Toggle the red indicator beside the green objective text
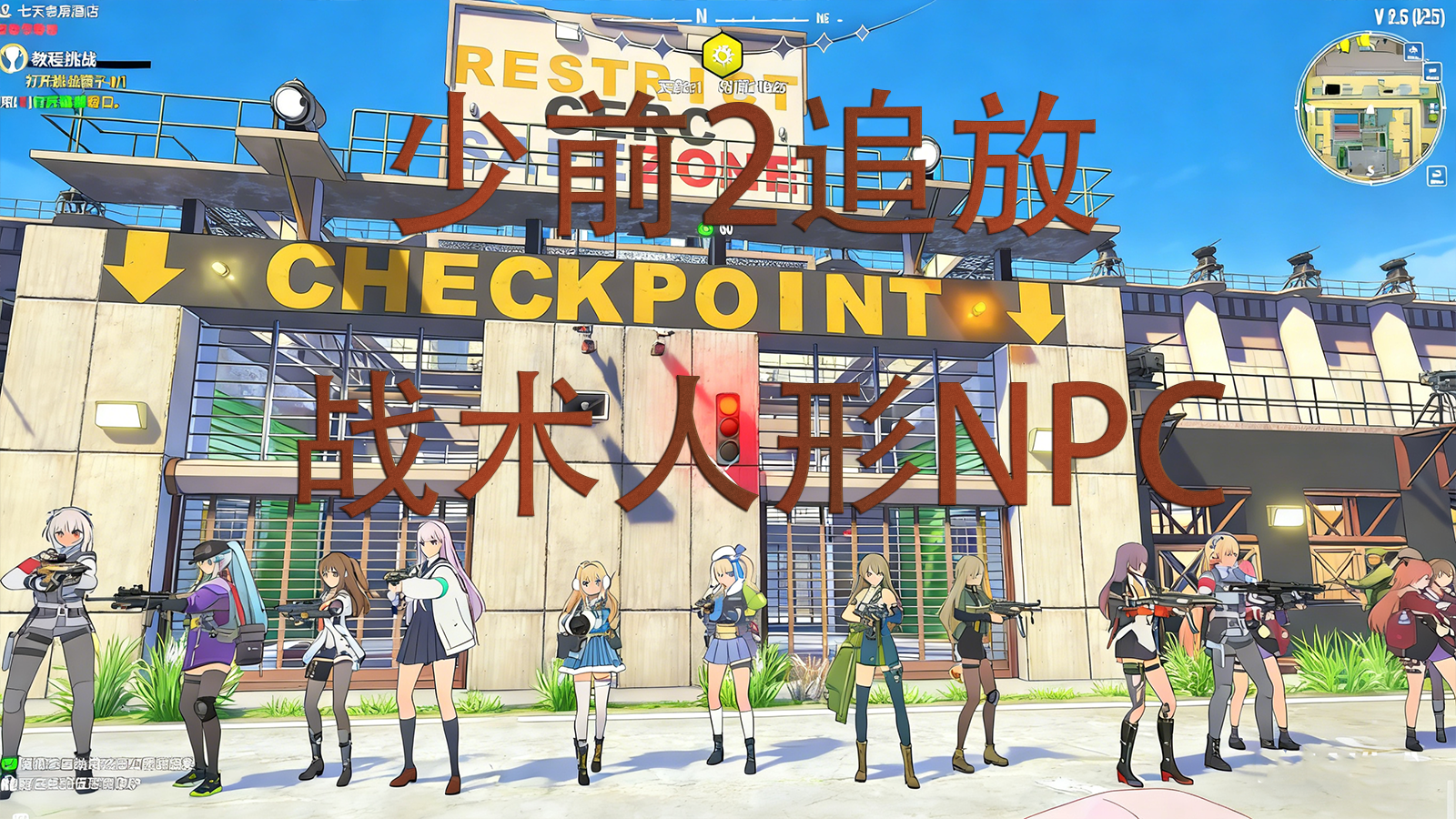This screenshot has width=1456, height=819. [24, 102]
